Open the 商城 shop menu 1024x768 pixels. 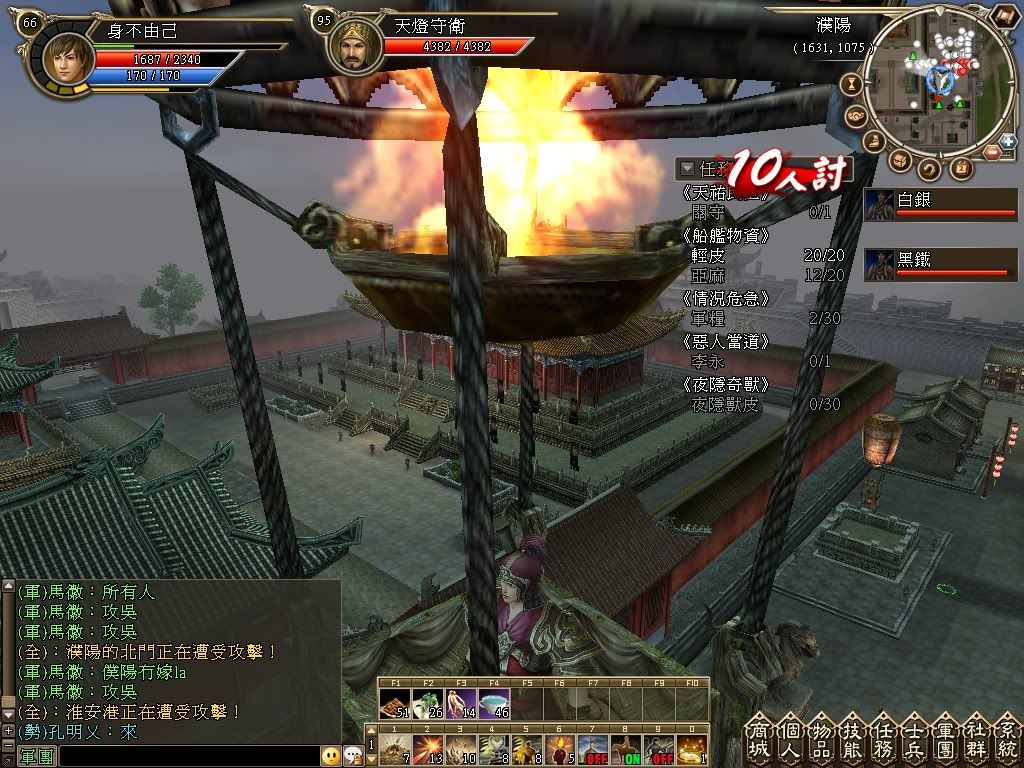click(760, 743)
